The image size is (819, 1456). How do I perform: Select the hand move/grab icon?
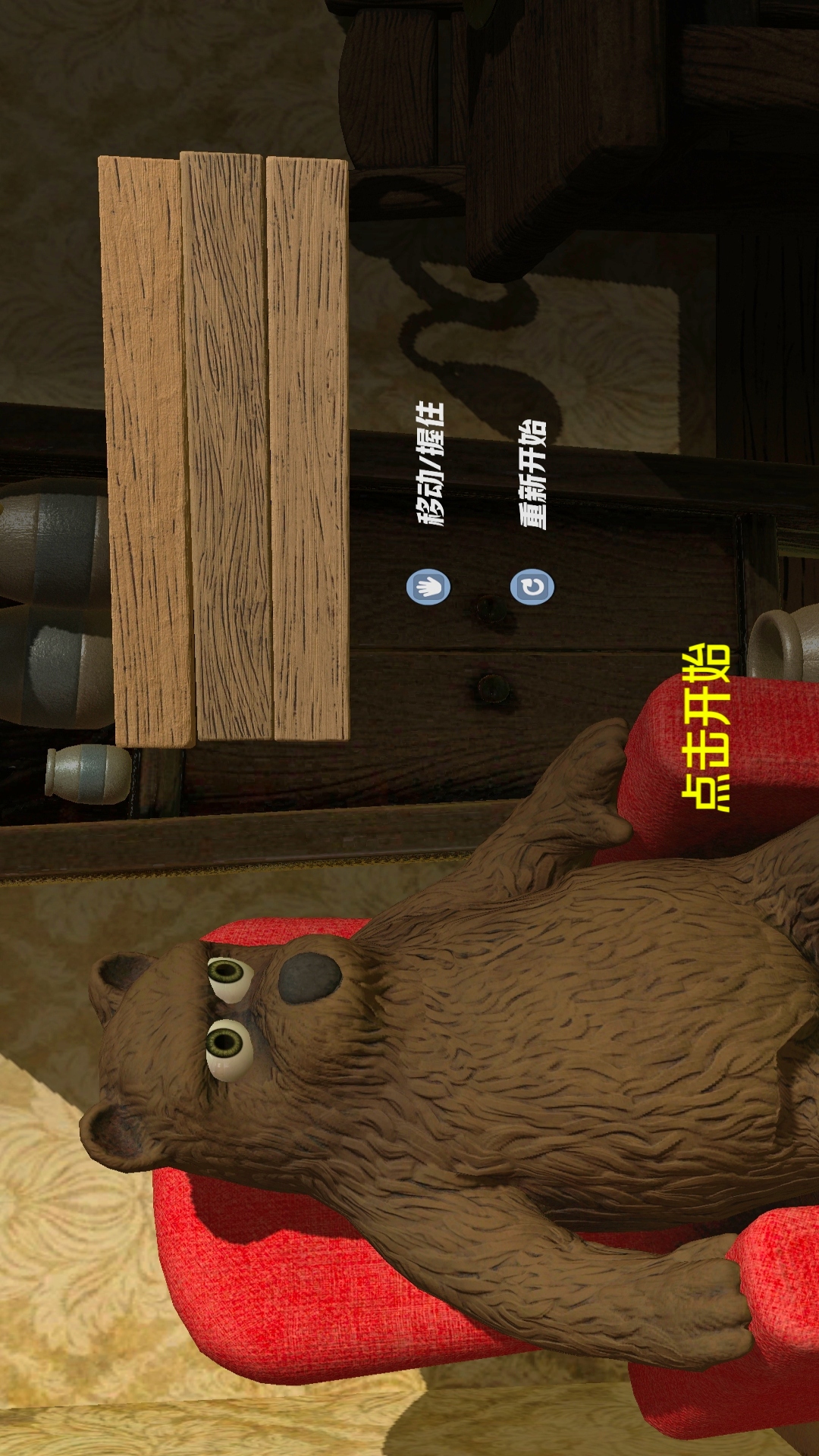point(428,587)
